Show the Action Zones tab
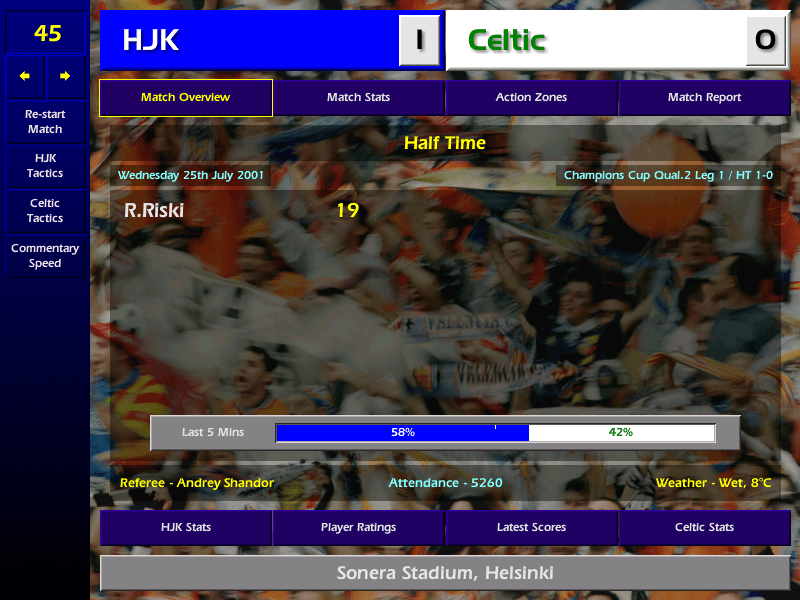 531,98
